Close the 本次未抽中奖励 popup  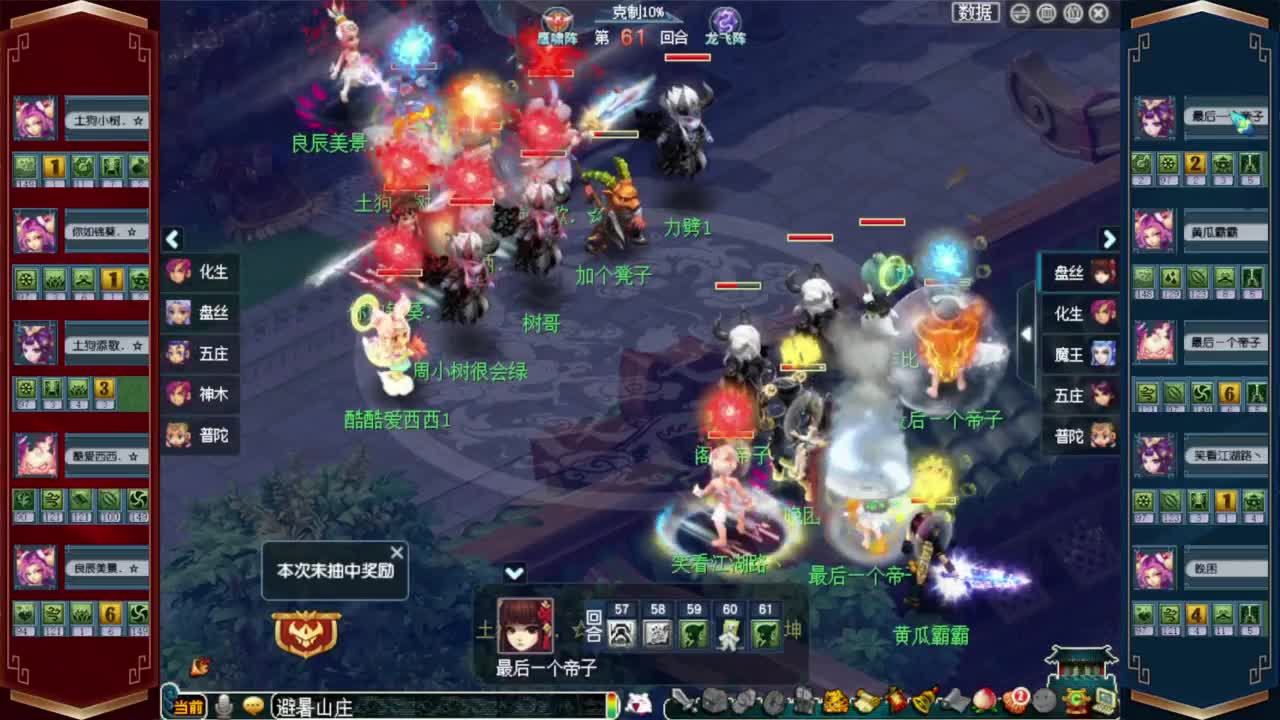coord(397,551)
